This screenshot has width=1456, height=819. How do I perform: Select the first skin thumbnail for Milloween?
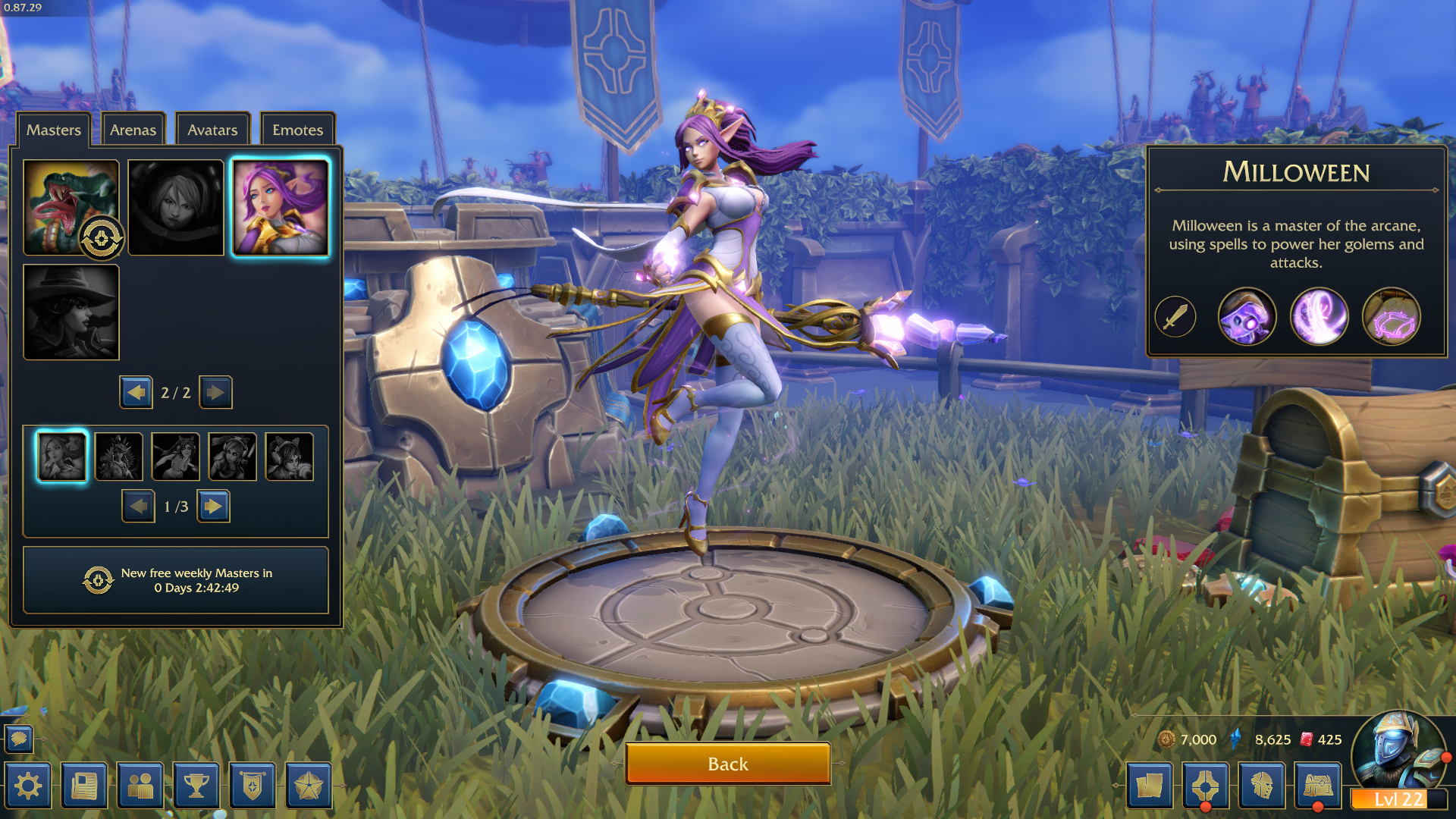(61, 456)
